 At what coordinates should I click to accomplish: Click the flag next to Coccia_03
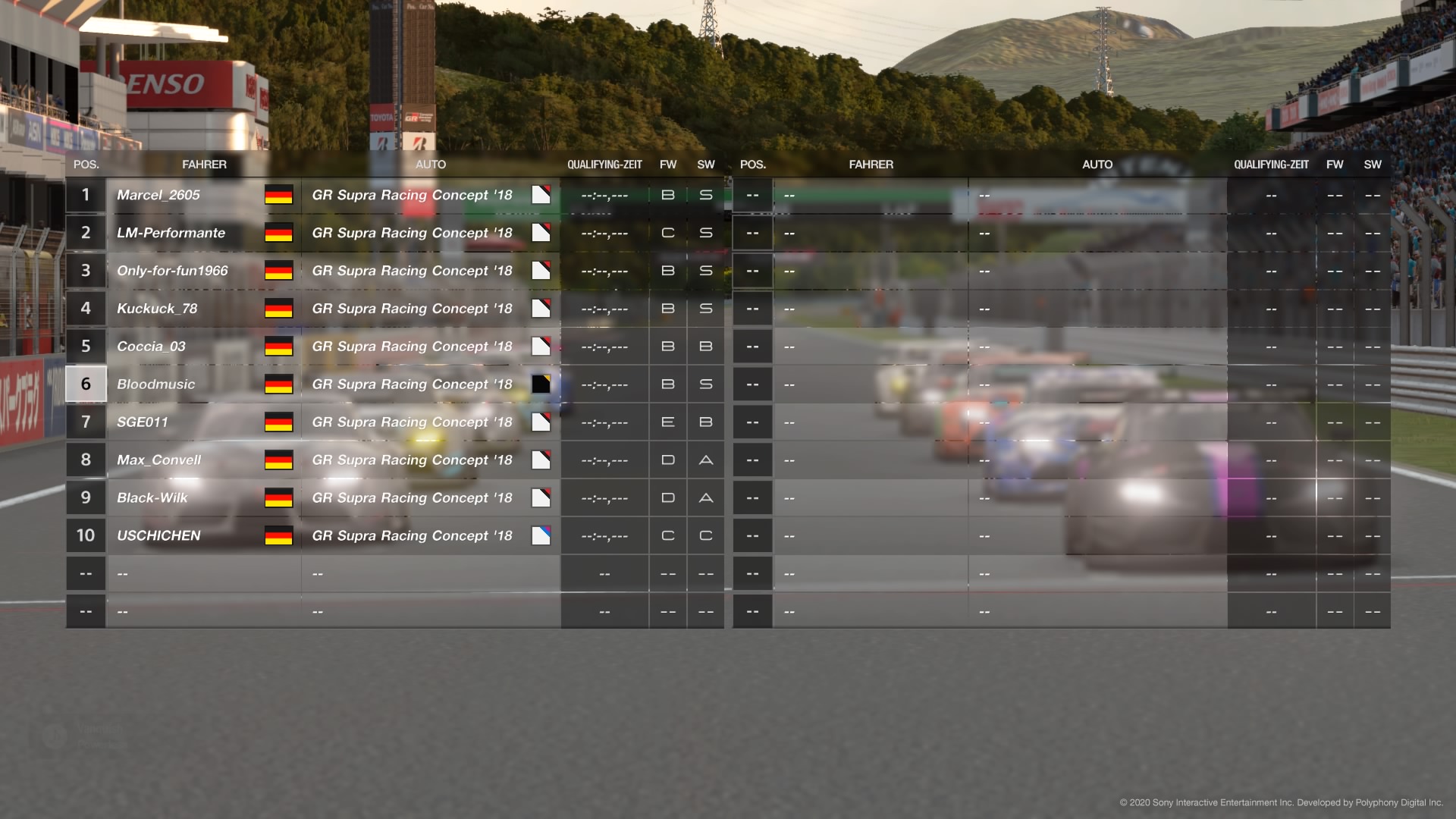click(x=278, y=347)
